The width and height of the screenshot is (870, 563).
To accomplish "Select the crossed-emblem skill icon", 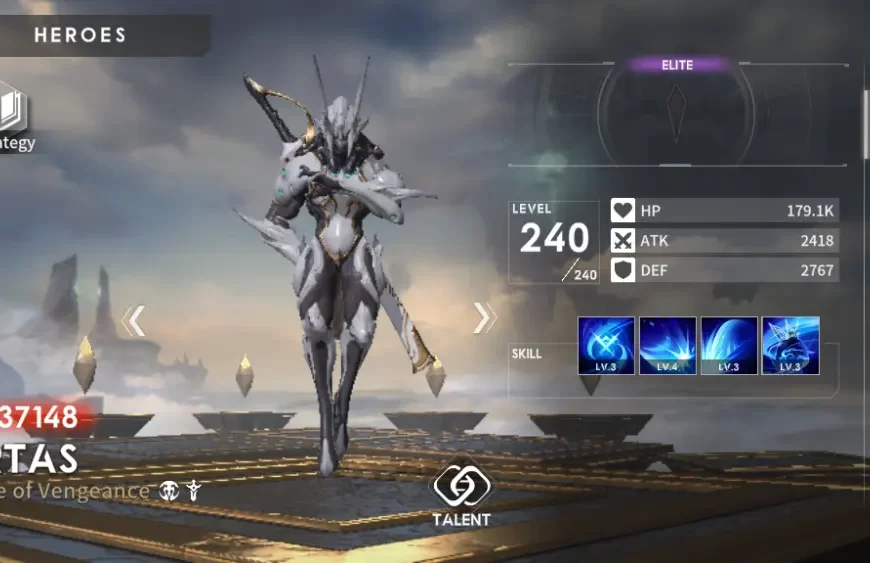I will pos(606,345).
